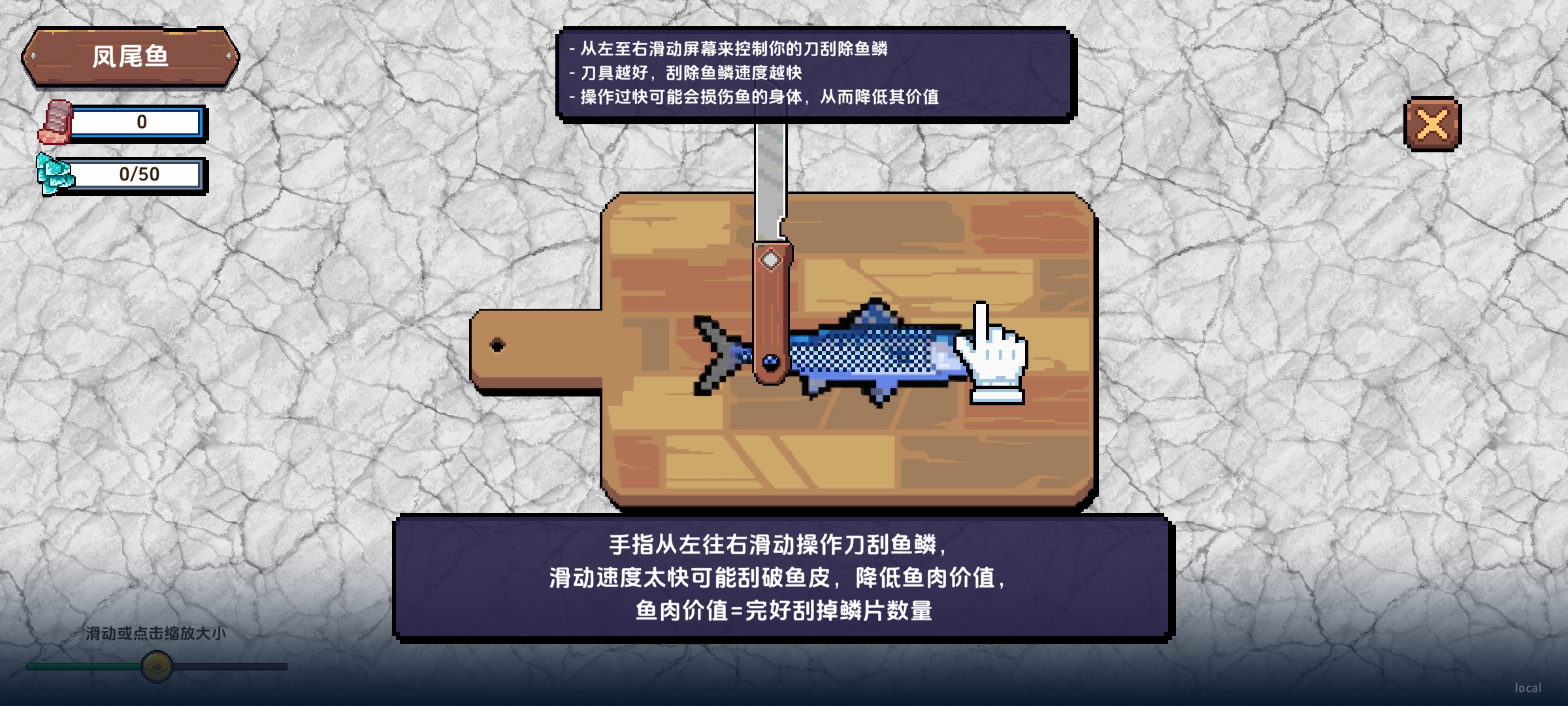This screenshot has width=1568, height=706.
Task: Click the scale progress field showing 0/50
Action: coord(139,175)
